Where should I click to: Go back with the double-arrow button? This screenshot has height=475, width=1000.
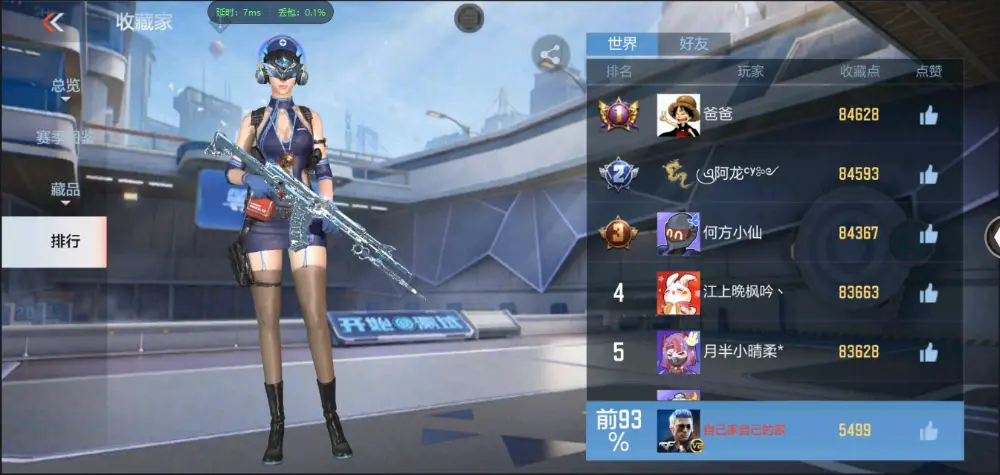(53, 22)
